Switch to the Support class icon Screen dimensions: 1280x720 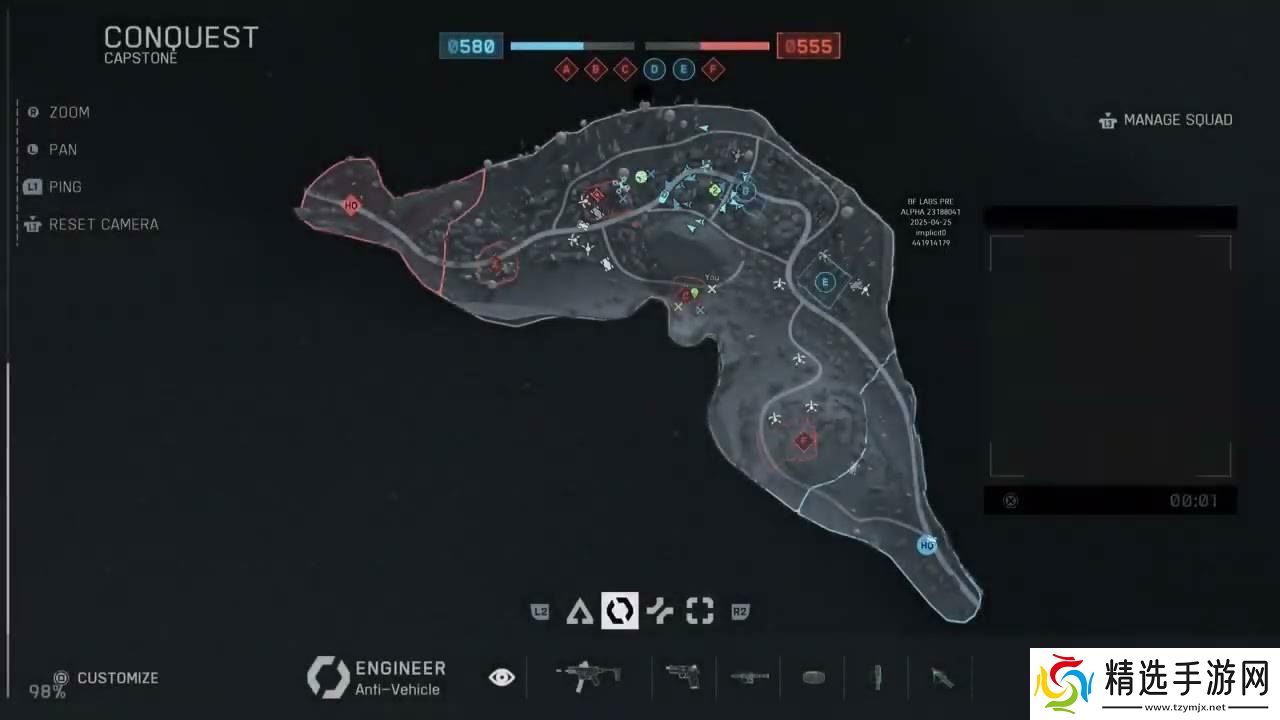pyautogui.click(x=659, y=611)
